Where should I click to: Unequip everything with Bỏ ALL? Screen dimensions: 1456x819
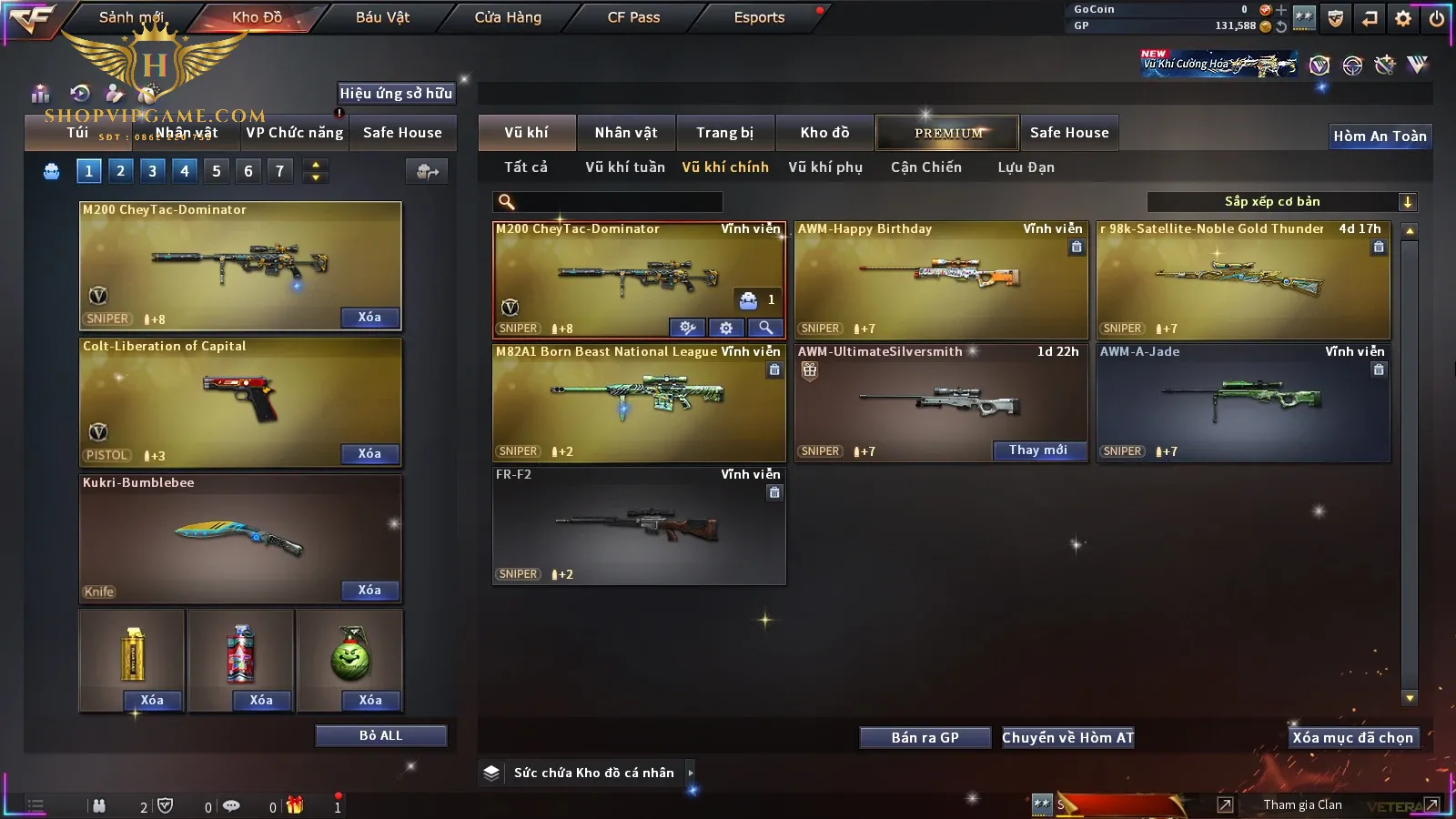point(380,736)
